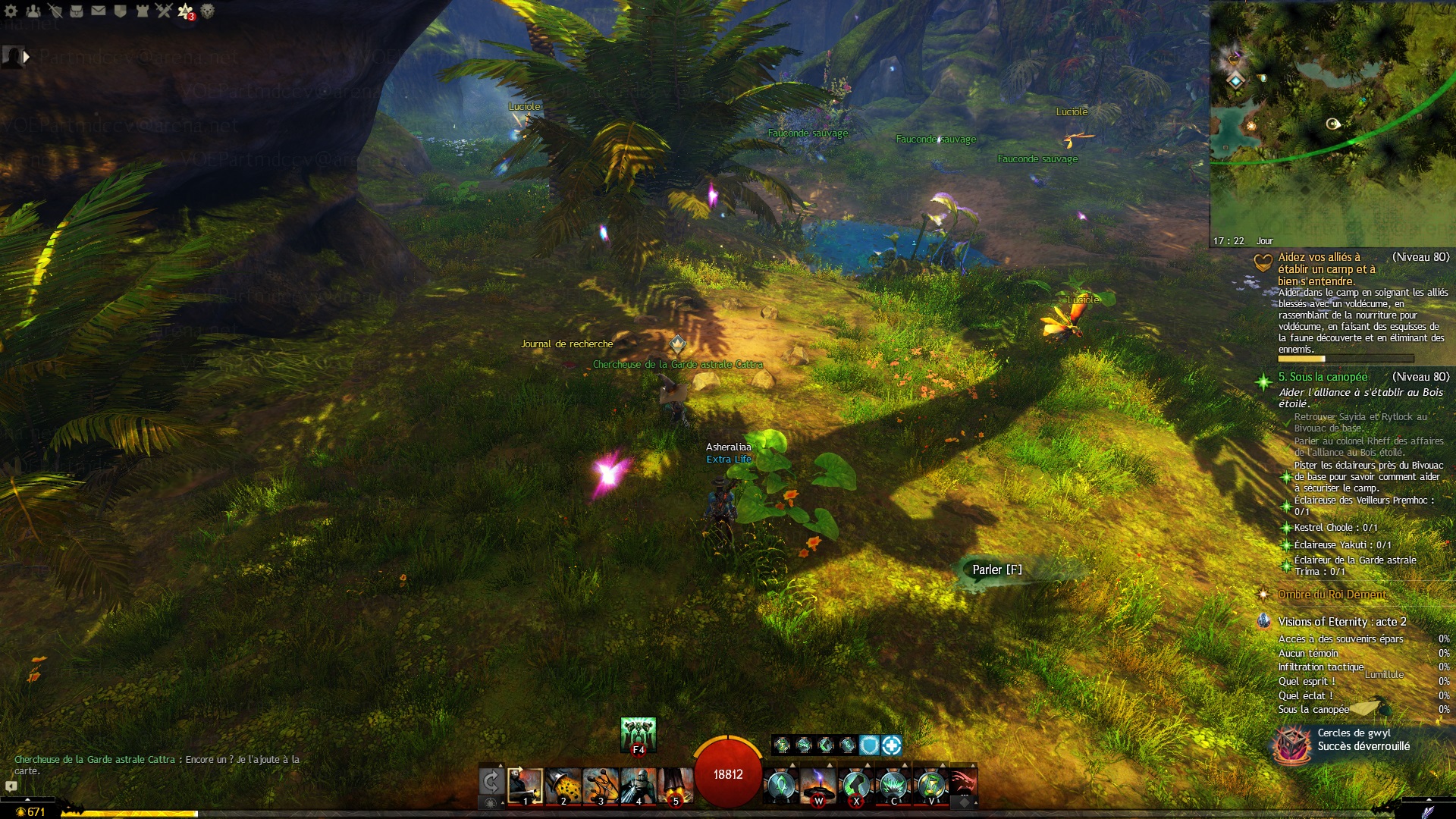Screen dimensions: 1456x819
Task: Open the hero panel sword-and-shield icon
Action: (55, 11)
